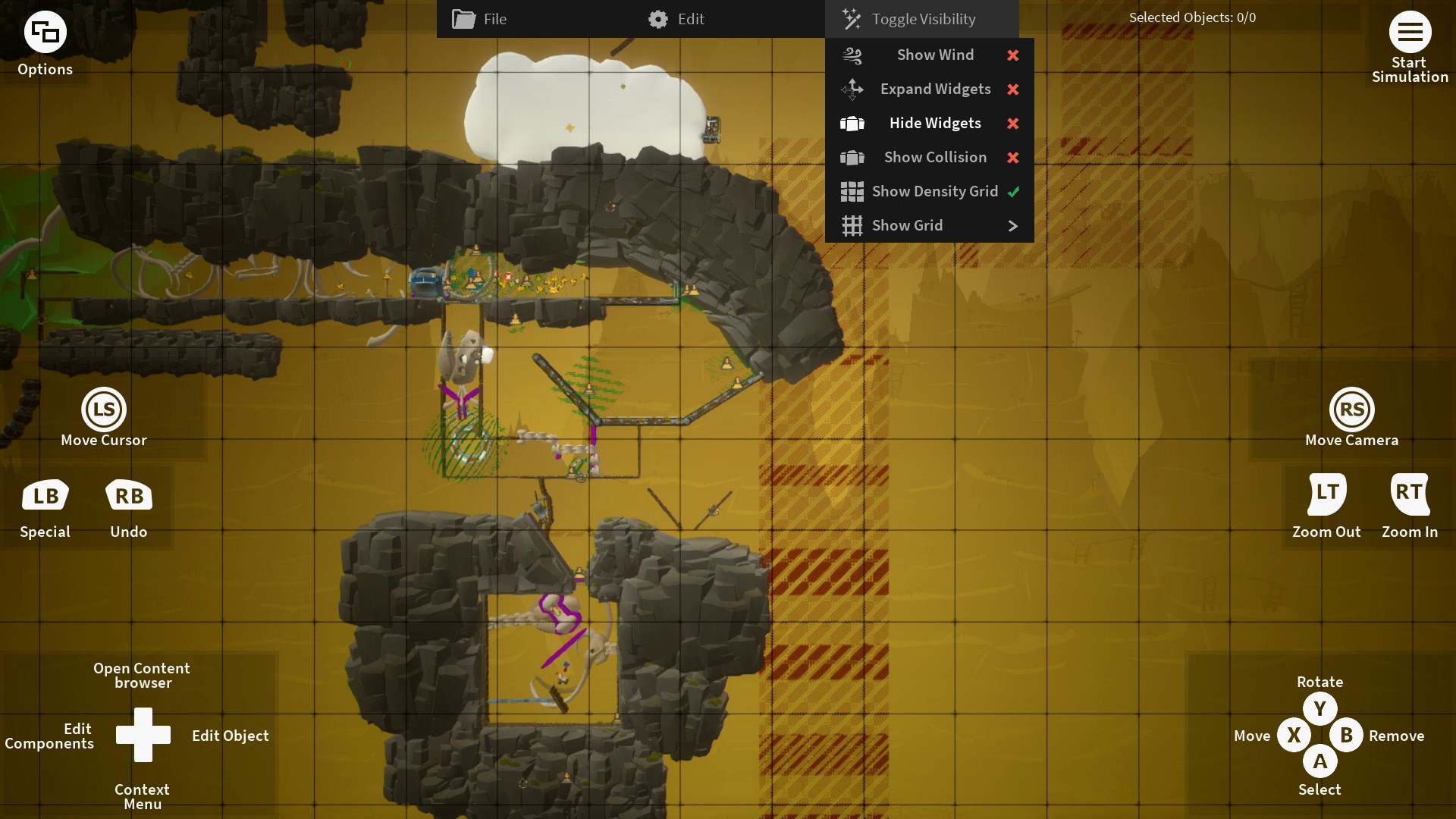Close the Toggle Visibility menu header

click(921, 19)
